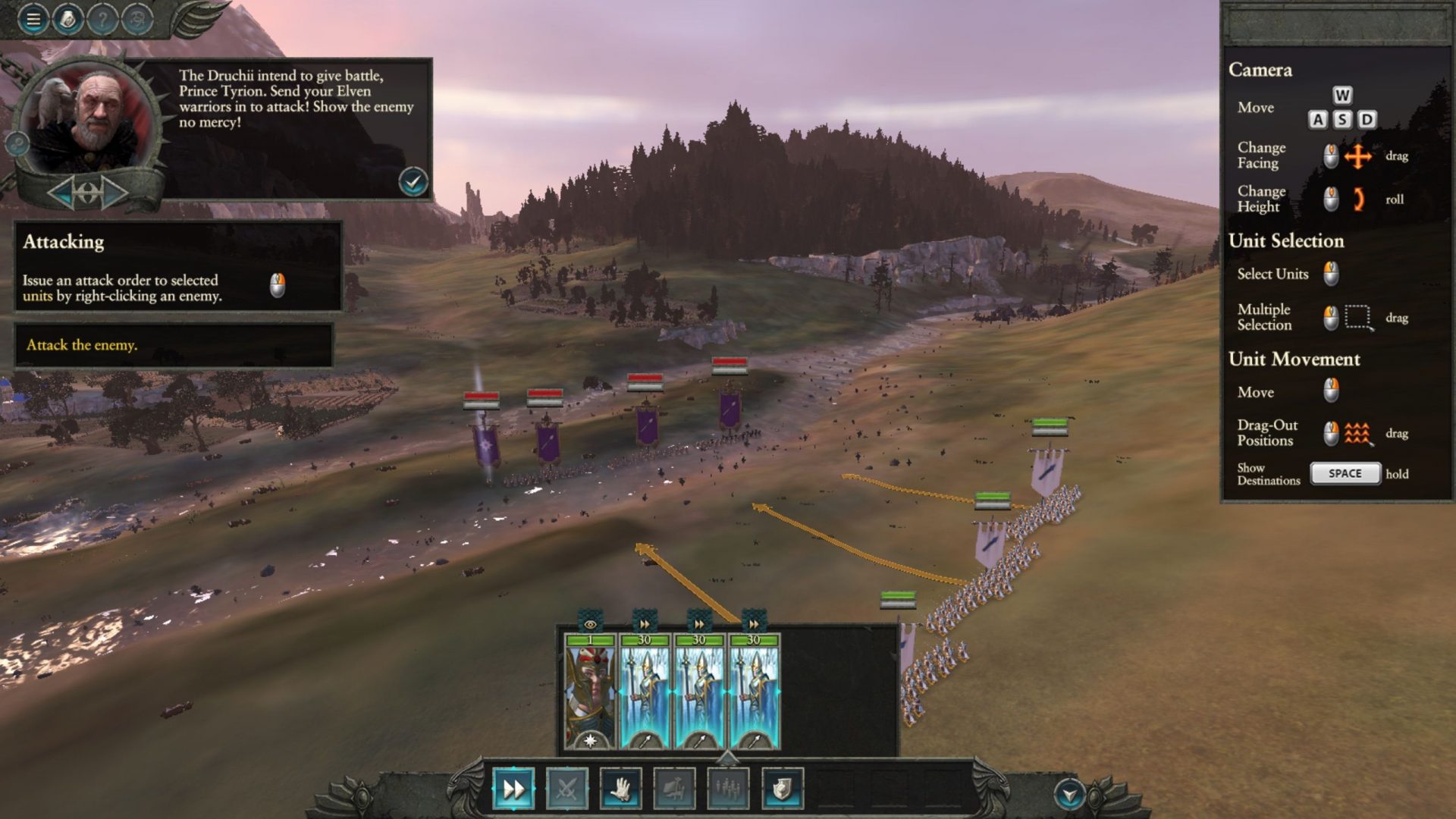Click the question mark help icon
Image resolution: width=1456 pixels, height=819 pixels.
[102, 19]
